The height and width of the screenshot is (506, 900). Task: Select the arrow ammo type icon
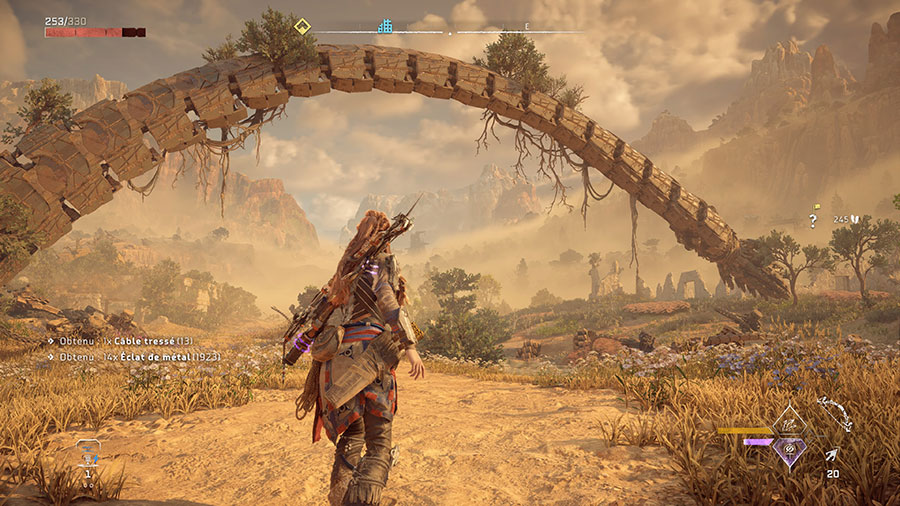pos(831,455)
